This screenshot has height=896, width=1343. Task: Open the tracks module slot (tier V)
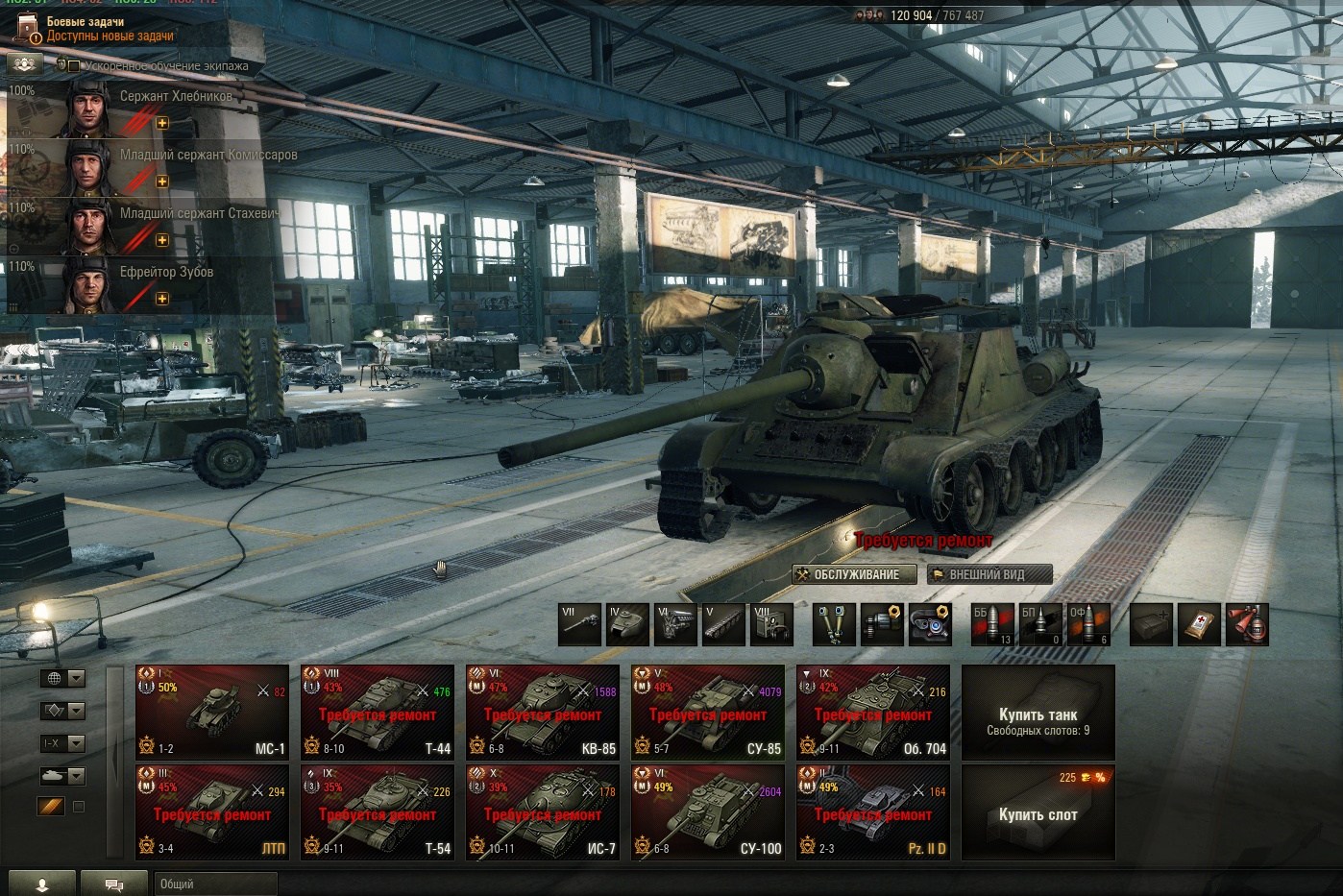(x=723, y=624)
